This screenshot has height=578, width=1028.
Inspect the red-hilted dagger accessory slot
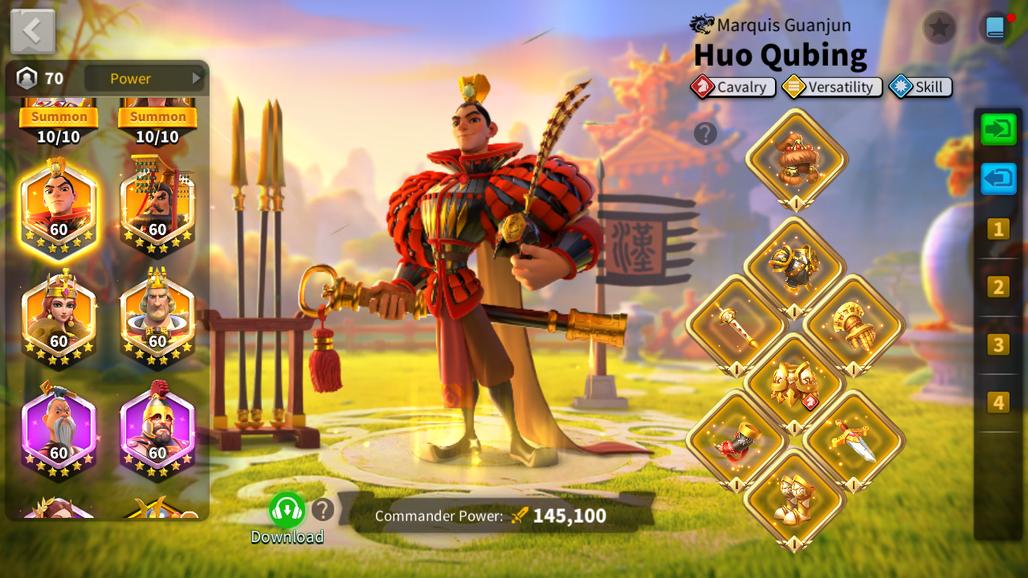[854, 440]
